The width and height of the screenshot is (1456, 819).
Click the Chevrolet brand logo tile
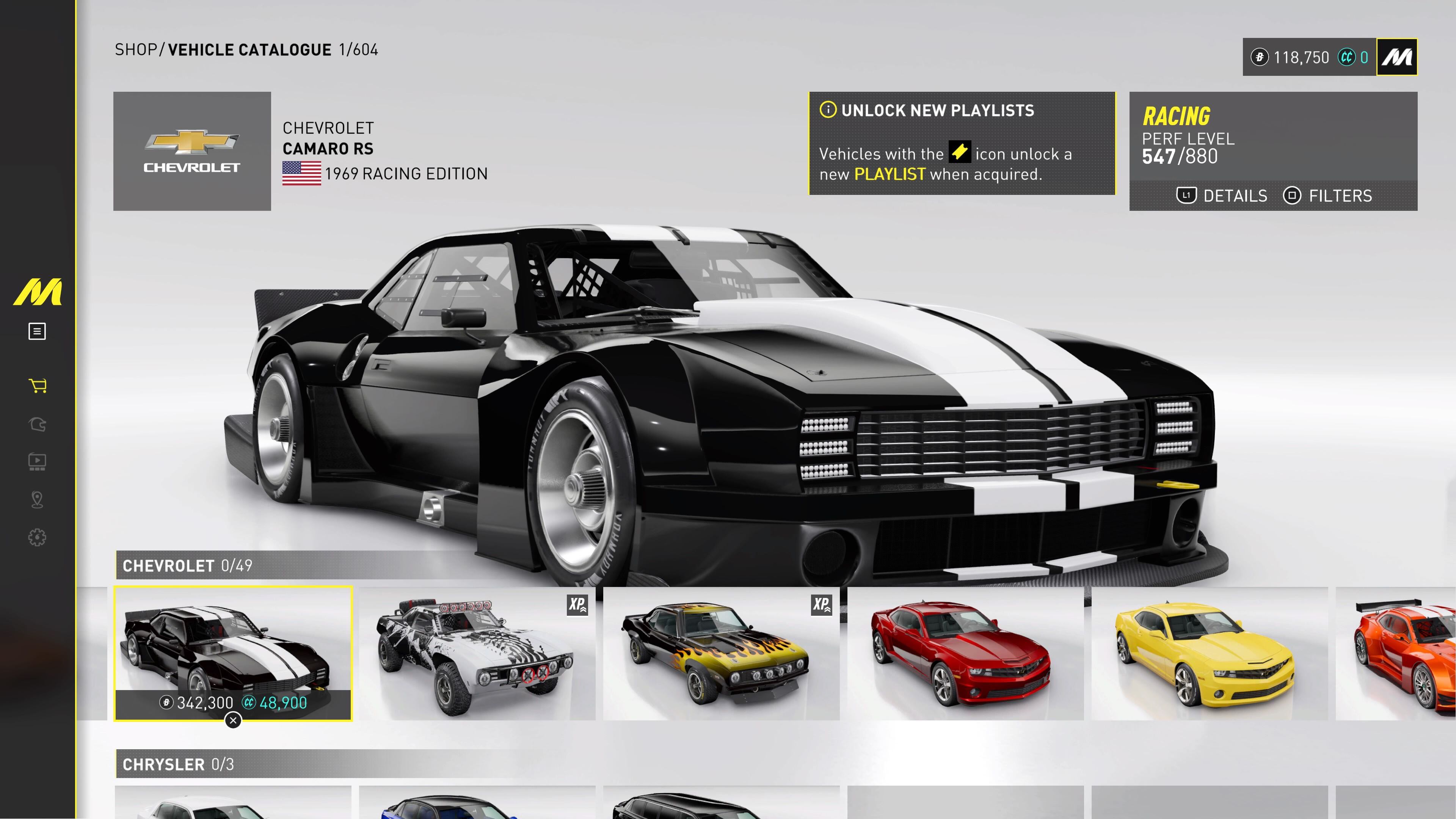[191, 151]
